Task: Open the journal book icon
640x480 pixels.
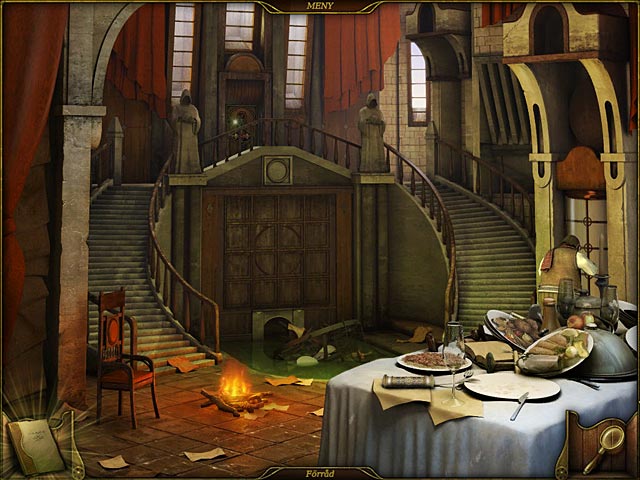Action: [x=36, y=446]
